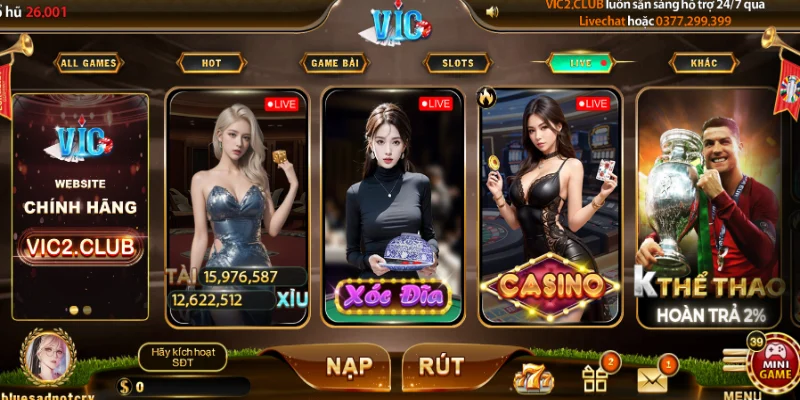Image resolution: width=800 pixels, height=400 pixels.
Task: Activate phone via Hãy kích hoạt SĐT
Action: [x=182, y=357]
